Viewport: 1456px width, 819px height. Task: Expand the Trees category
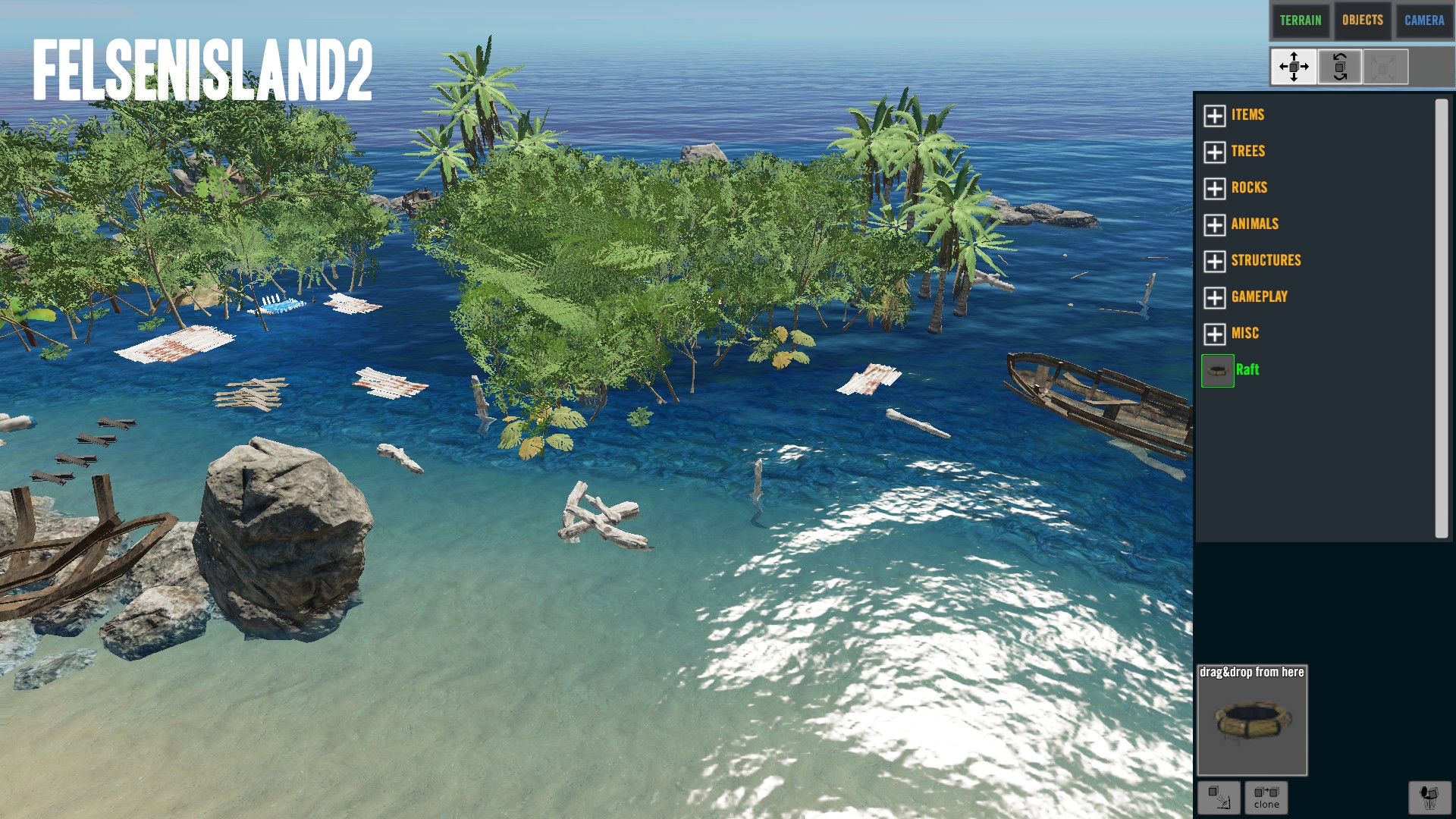pyautogui.click(x=1214, y=152)
